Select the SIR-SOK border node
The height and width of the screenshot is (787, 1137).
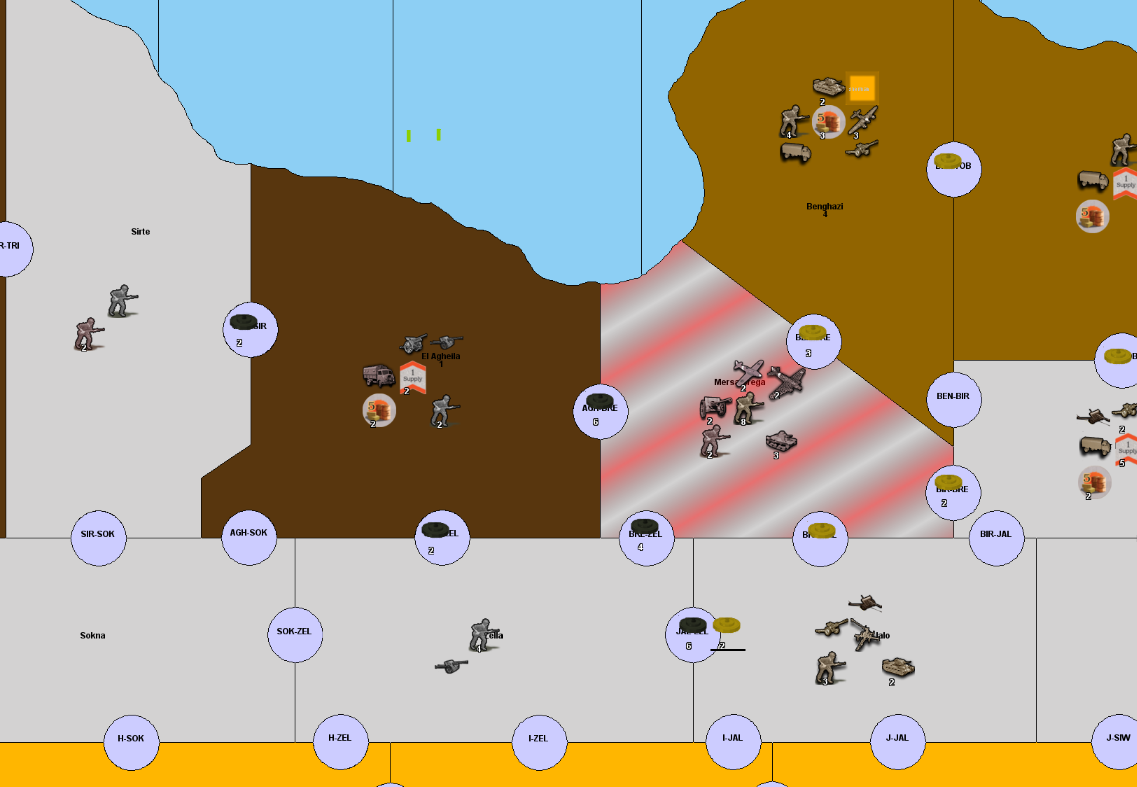[x=98, y=535]
